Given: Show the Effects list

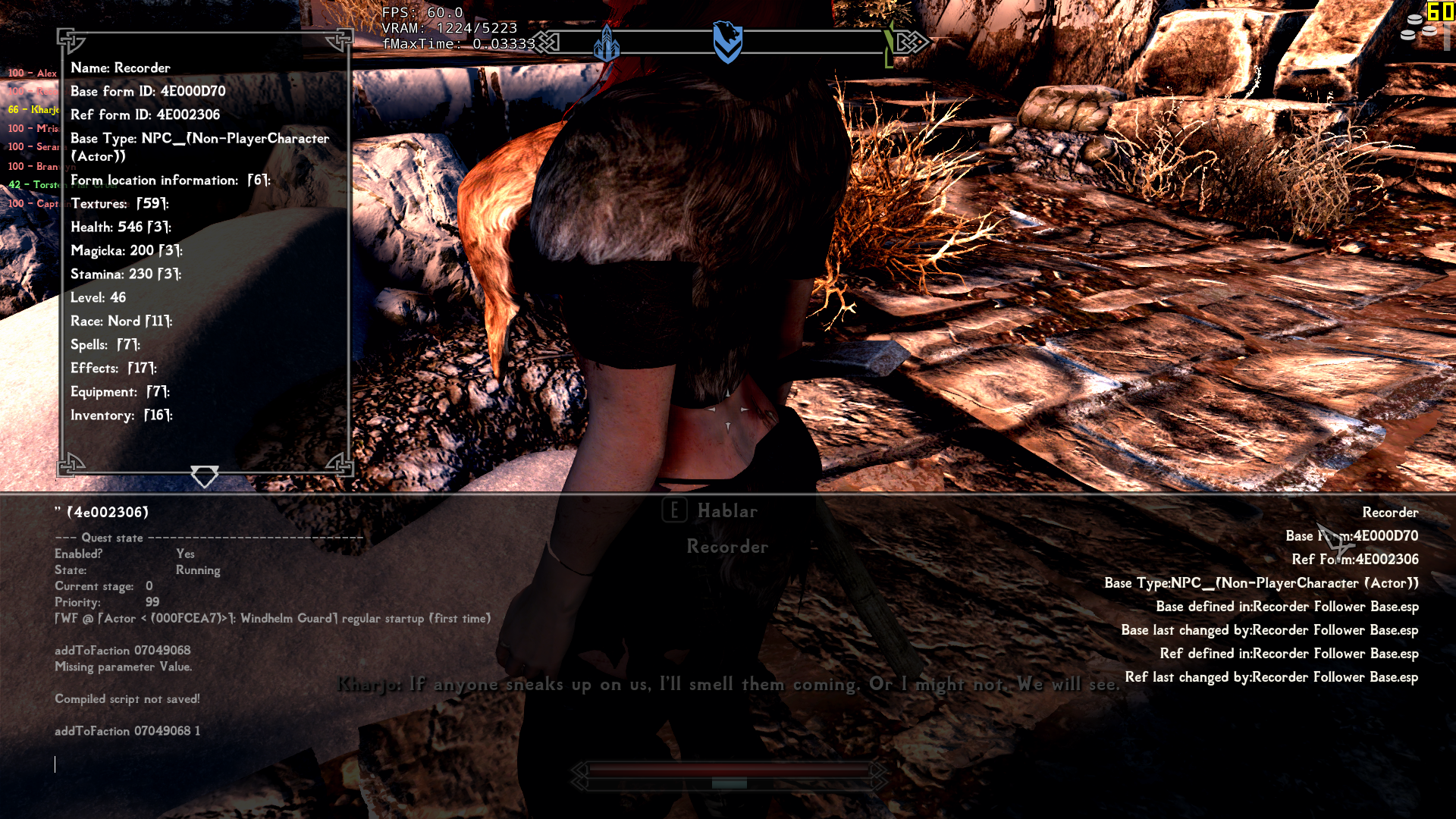Looking at the screenshot, I should tap(113, 369).
